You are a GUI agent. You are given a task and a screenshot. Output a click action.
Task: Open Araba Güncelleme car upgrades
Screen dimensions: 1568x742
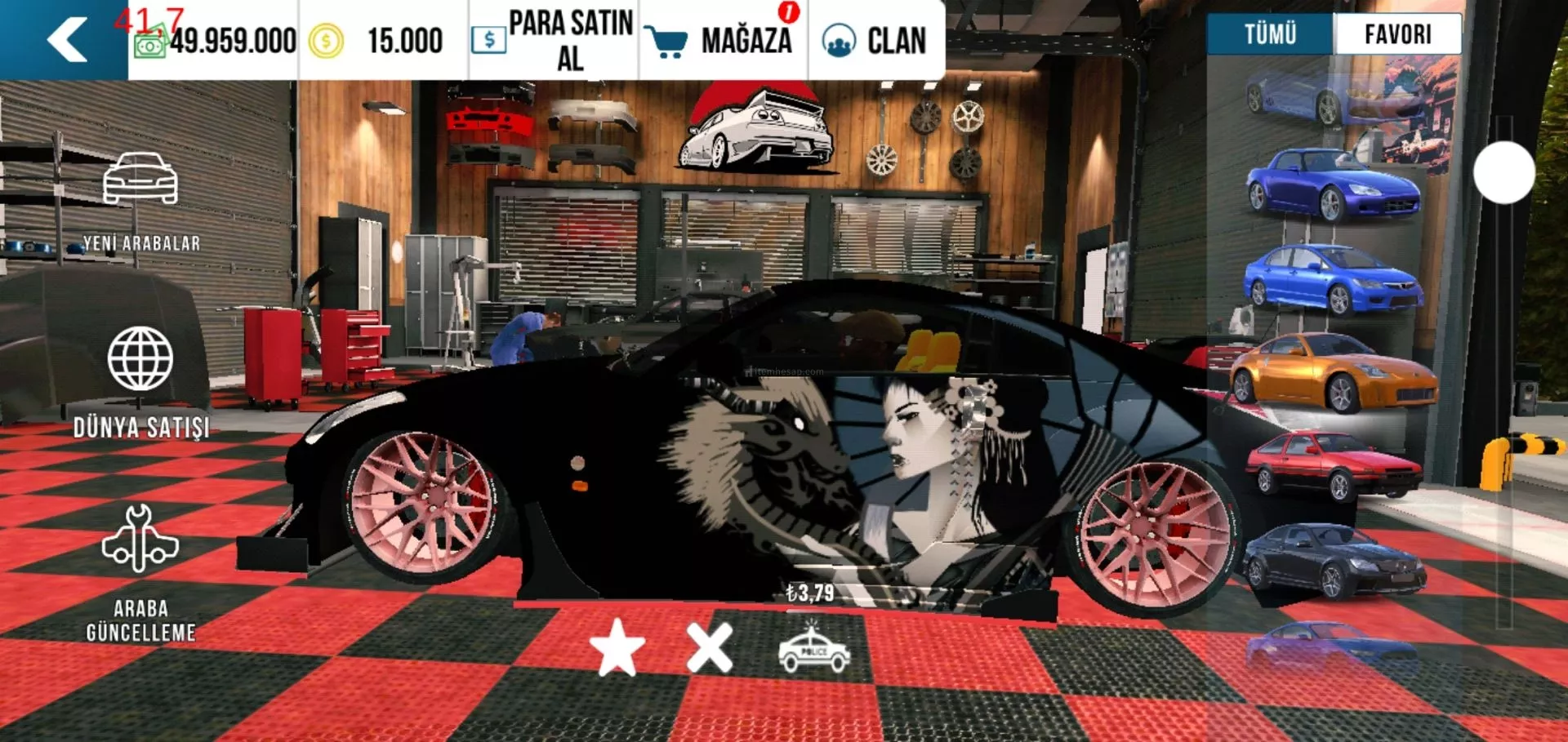pyautogui.click(x=140, y=573)
